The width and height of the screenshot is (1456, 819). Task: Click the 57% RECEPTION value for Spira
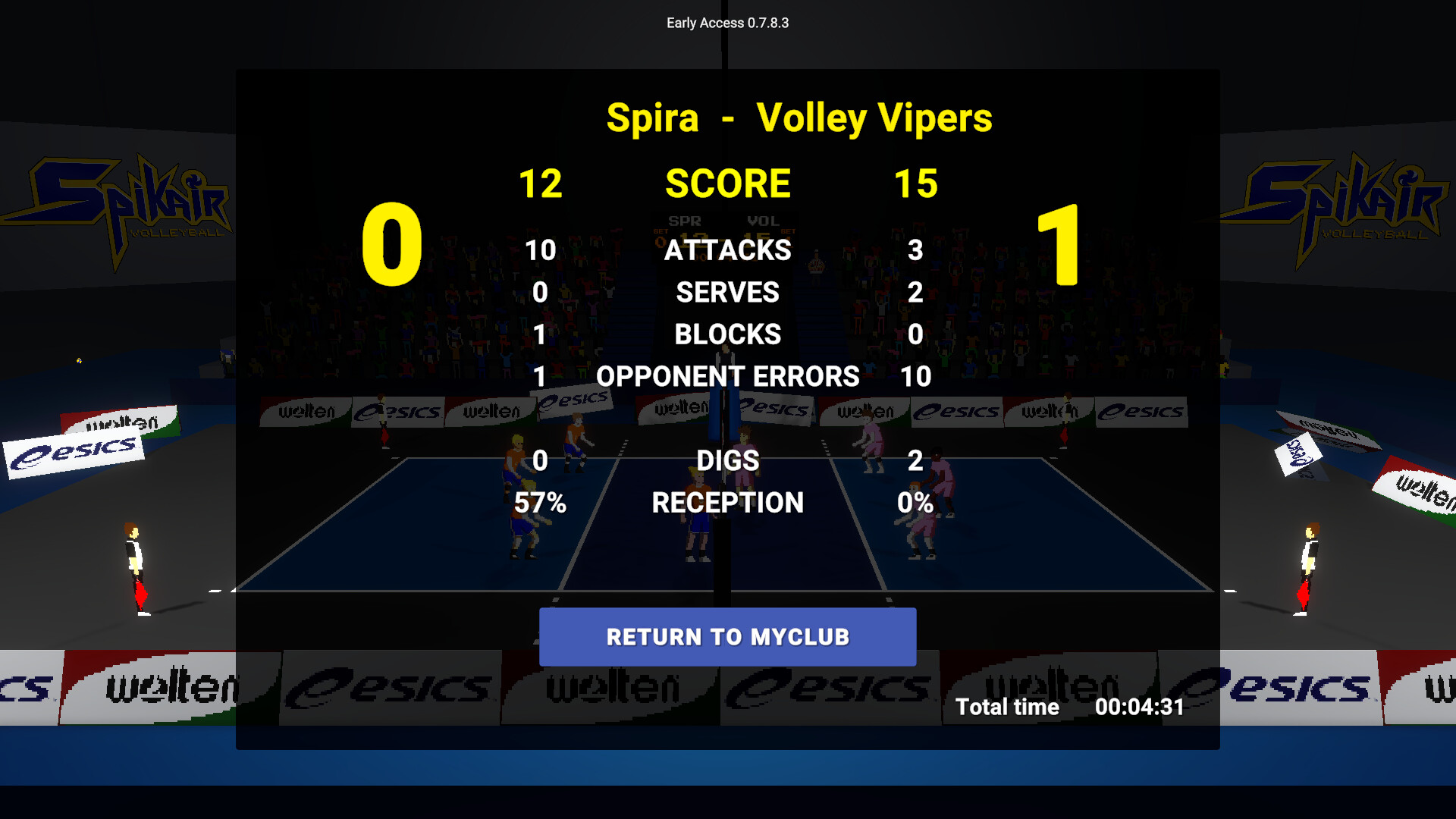(x=541, y=502)
